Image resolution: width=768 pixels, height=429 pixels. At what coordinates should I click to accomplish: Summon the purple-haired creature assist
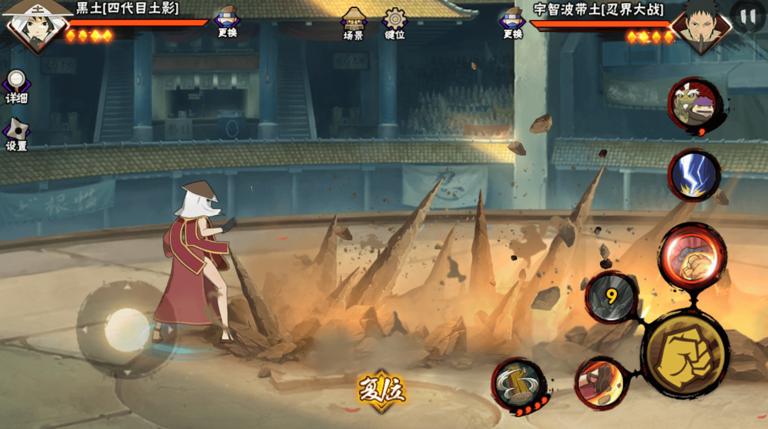[x=695, y=103]
